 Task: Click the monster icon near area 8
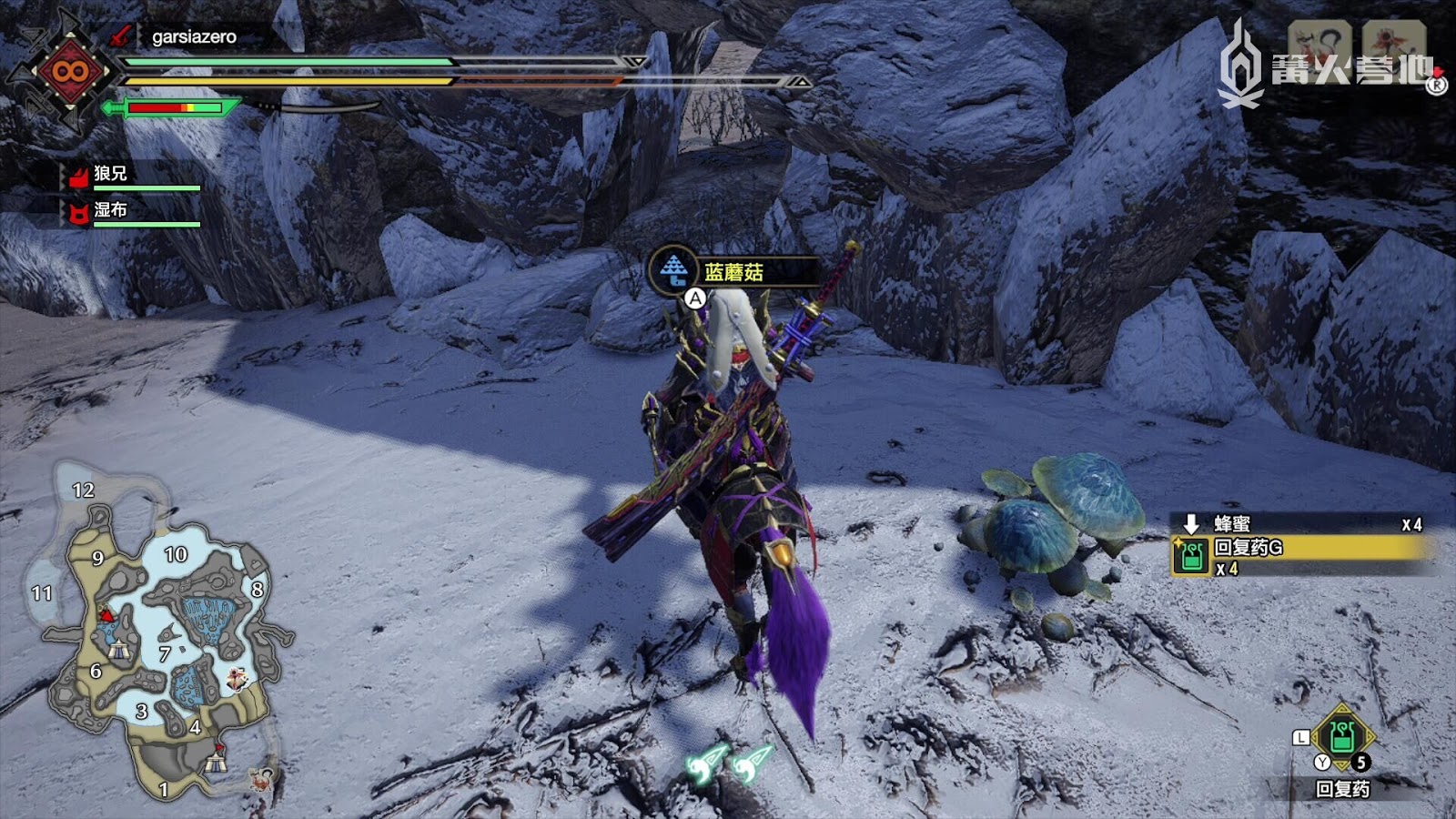pos(238,678)
